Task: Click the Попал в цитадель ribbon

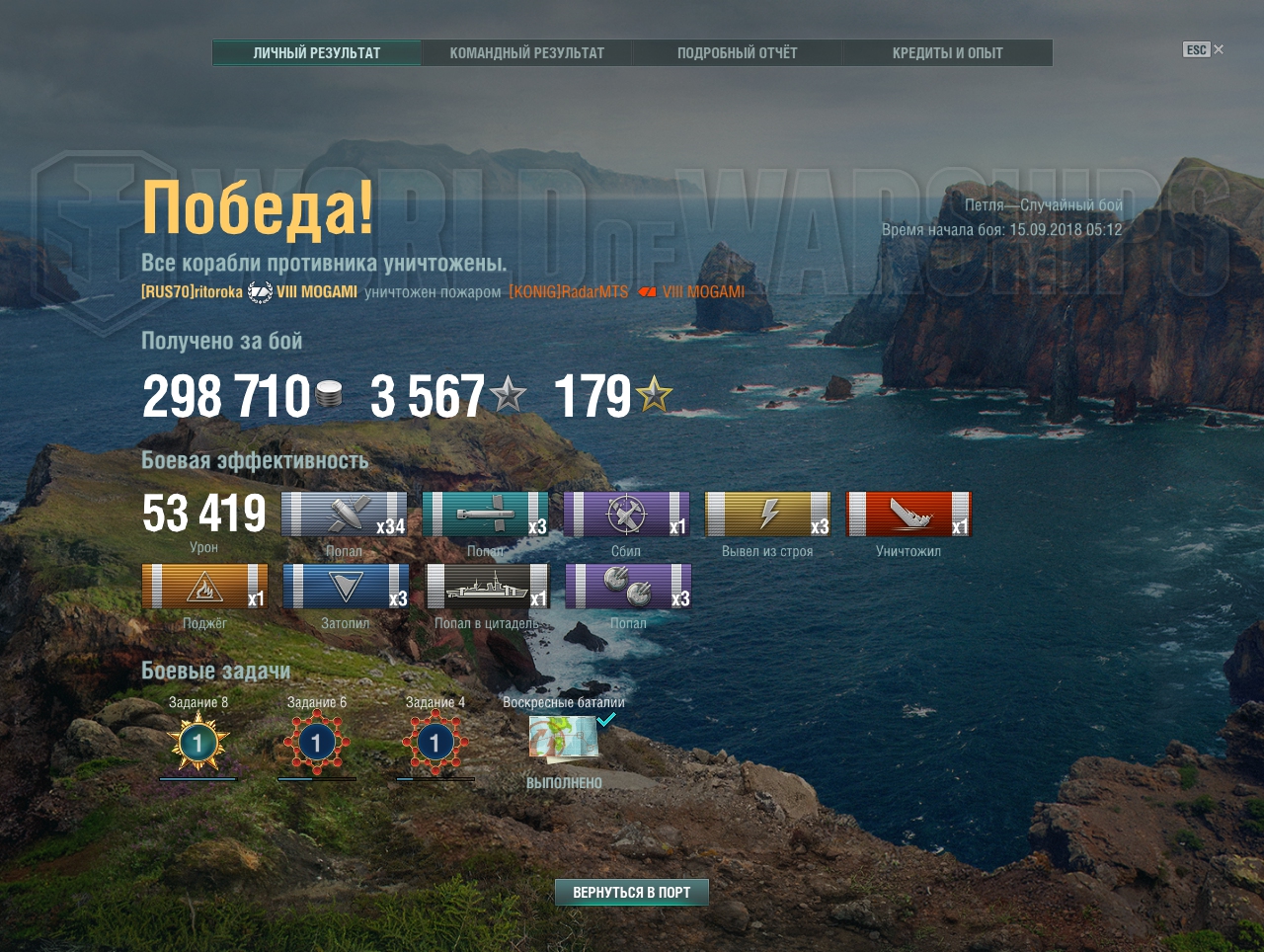Action: coord(487,587)
